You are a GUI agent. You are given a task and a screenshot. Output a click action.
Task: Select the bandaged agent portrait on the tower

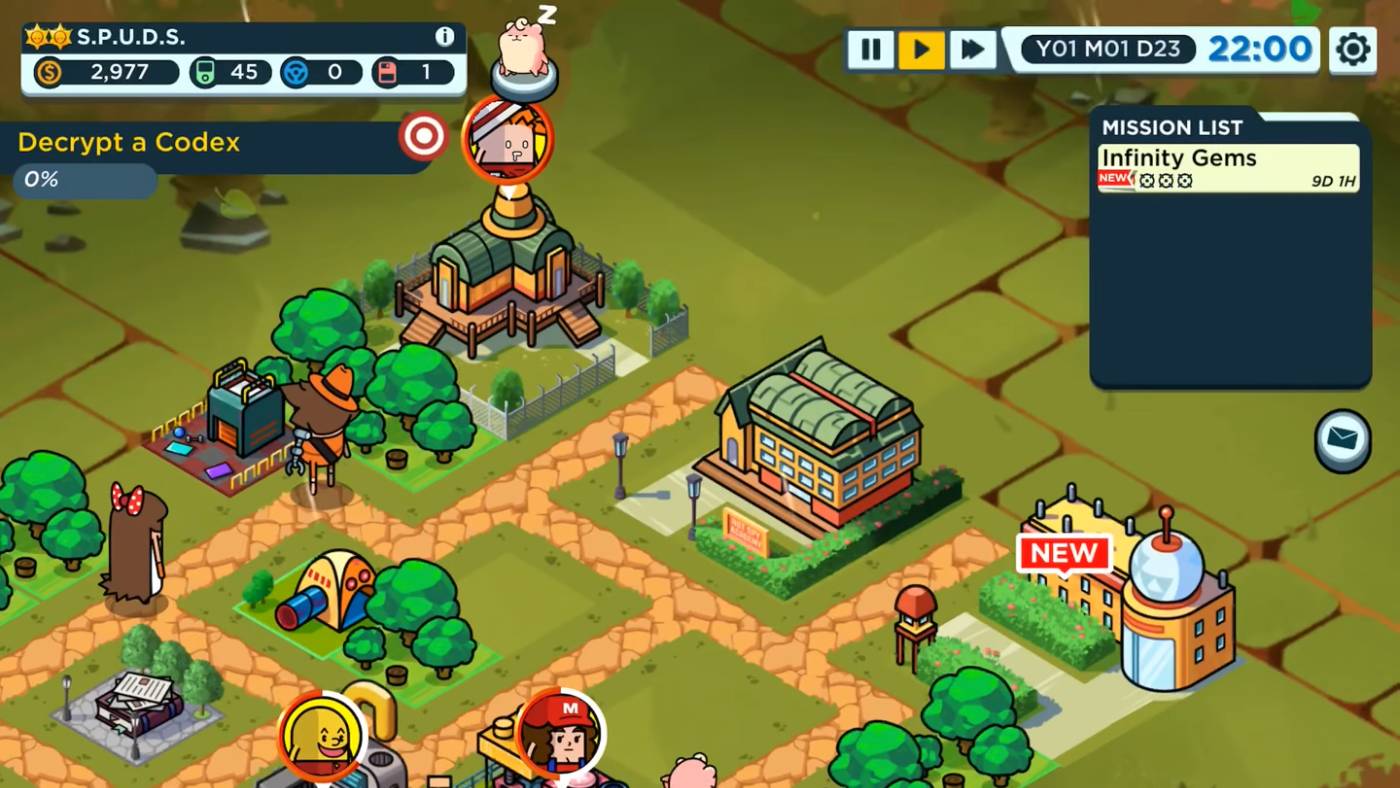point(508,140)
